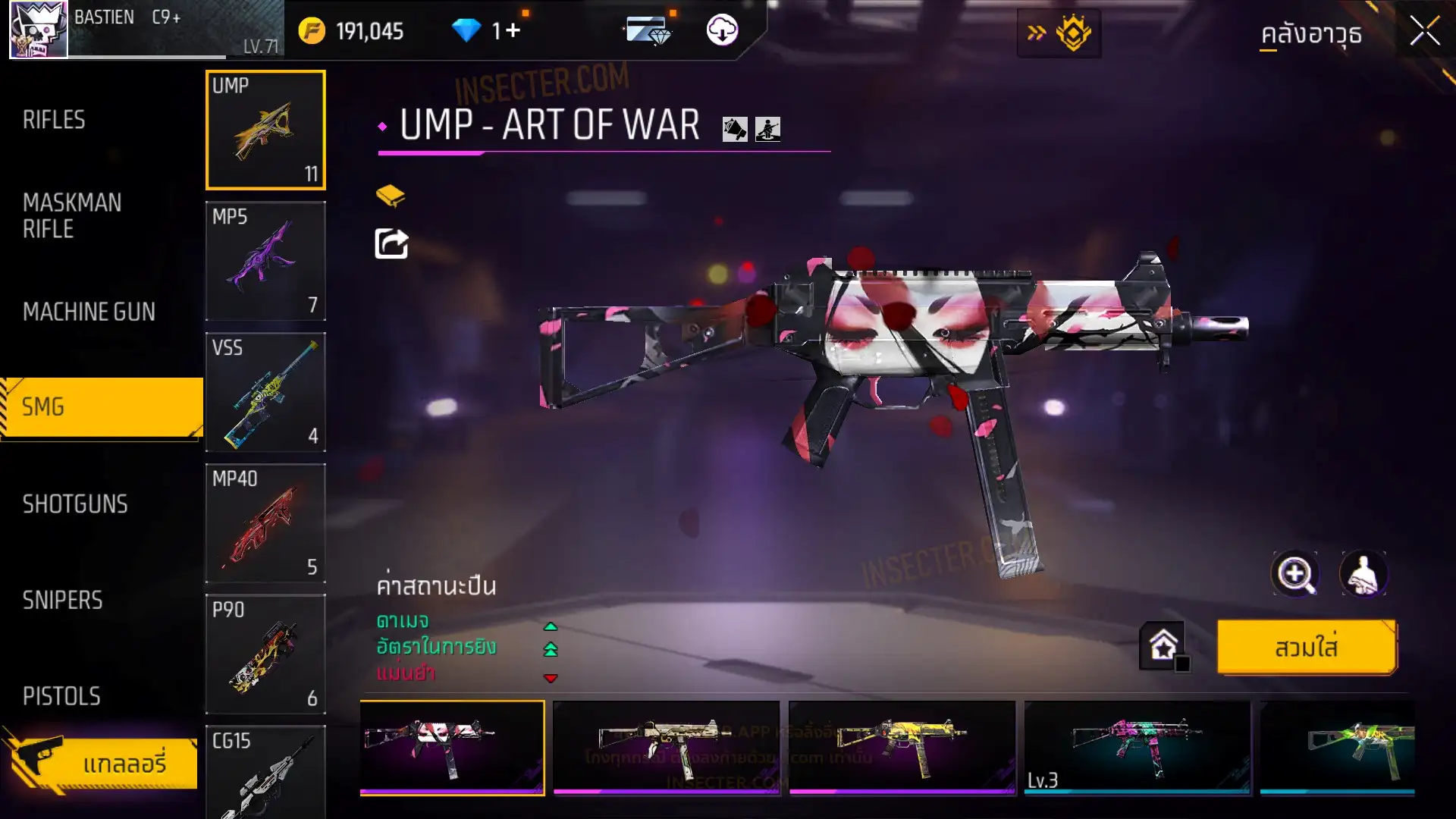Close the weapon armory screen
The image size is (1456, 819).
(x=1424, y=32)
